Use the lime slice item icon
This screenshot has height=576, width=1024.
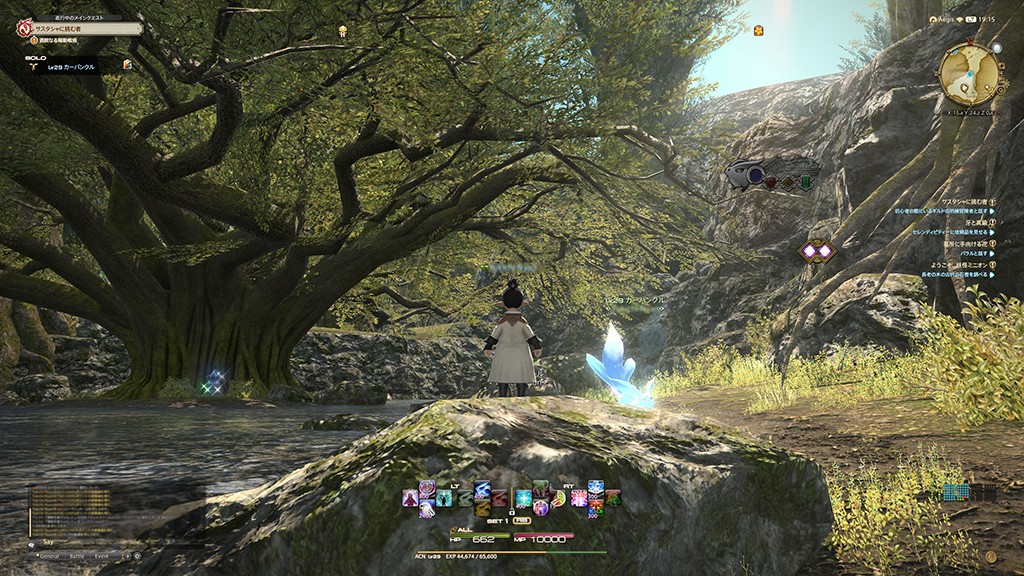click(x=560, y=498)
